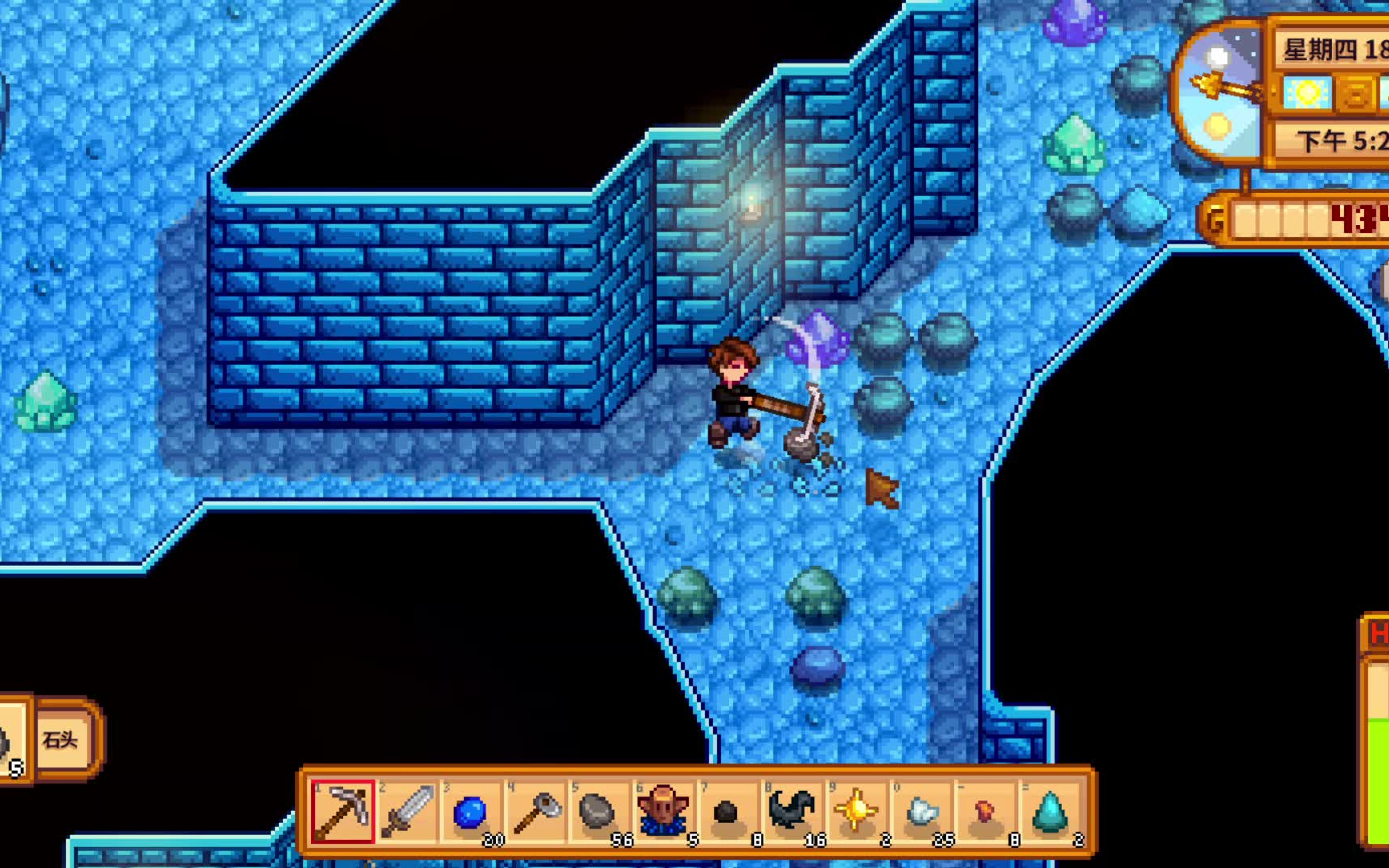The height and width of the screenshot is (868, 1389).
Task: Pick the brown mask item slot
Action: point(663,812)
